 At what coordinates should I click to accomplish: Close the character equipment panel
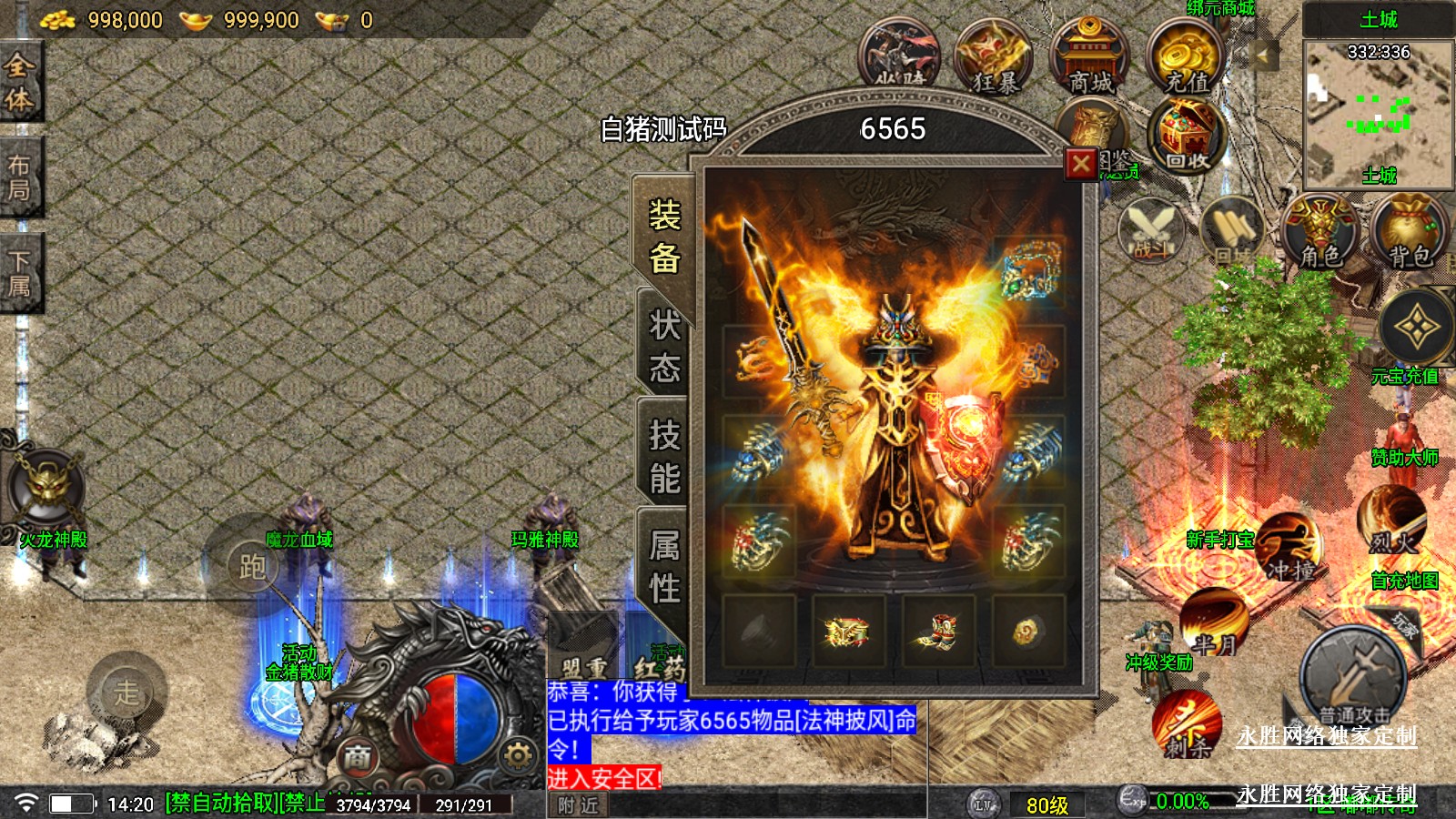1080,164
